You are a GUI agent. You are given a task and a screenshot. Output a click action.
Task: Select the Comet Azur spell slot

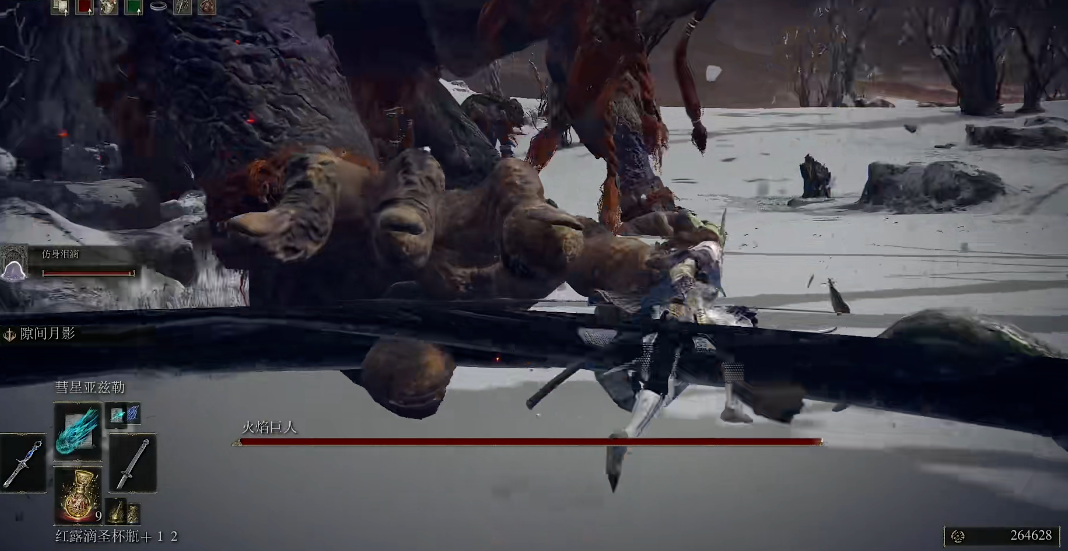[x=77, y=430]
